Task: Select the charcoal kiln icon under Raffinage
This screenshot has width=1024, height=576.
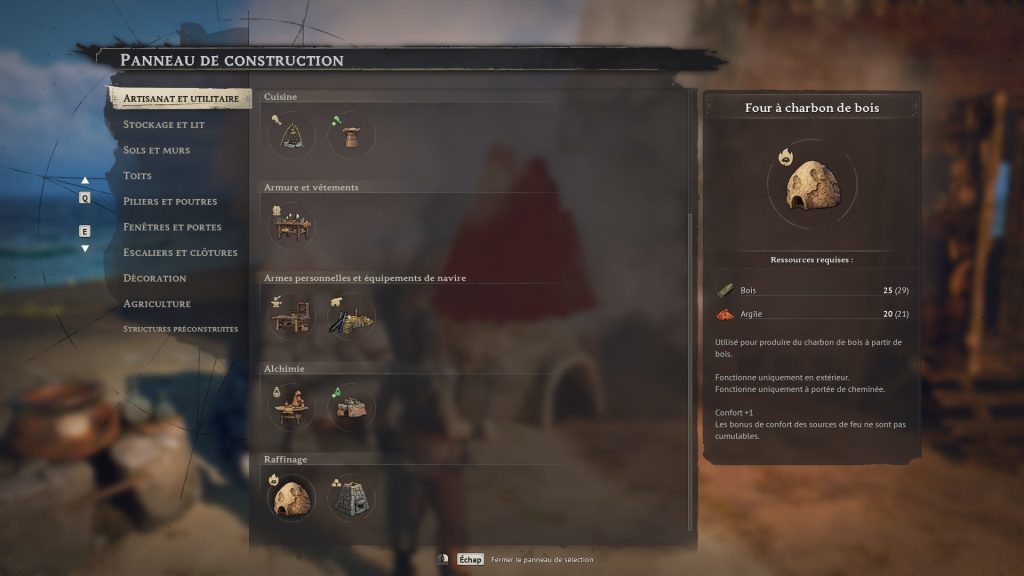Action: (x=291, y=497)
